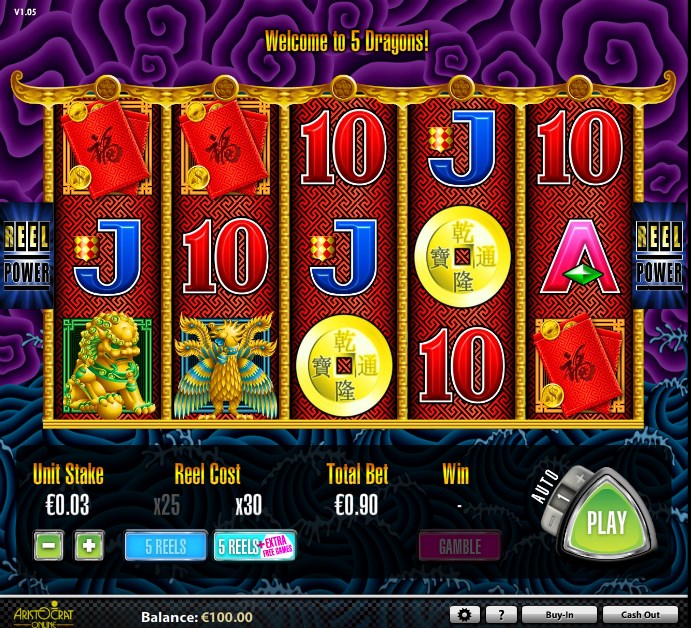Open help via the question mark button
The width and height of the screenshot is (691, 628).
pos(500,615)
